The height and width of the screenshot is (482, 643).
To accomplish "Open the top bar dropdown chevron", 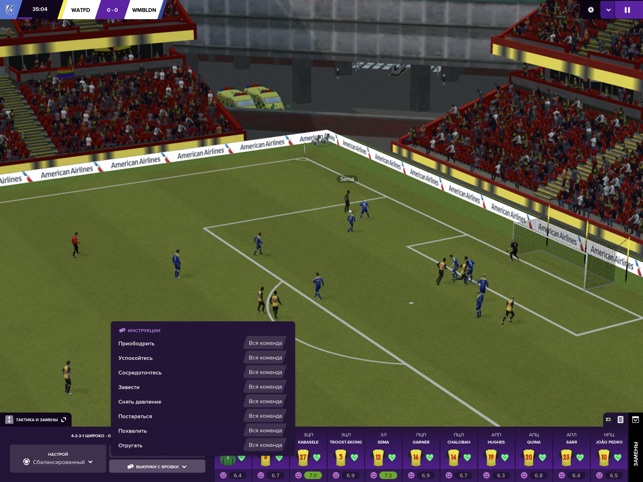I will click(608, 10).
